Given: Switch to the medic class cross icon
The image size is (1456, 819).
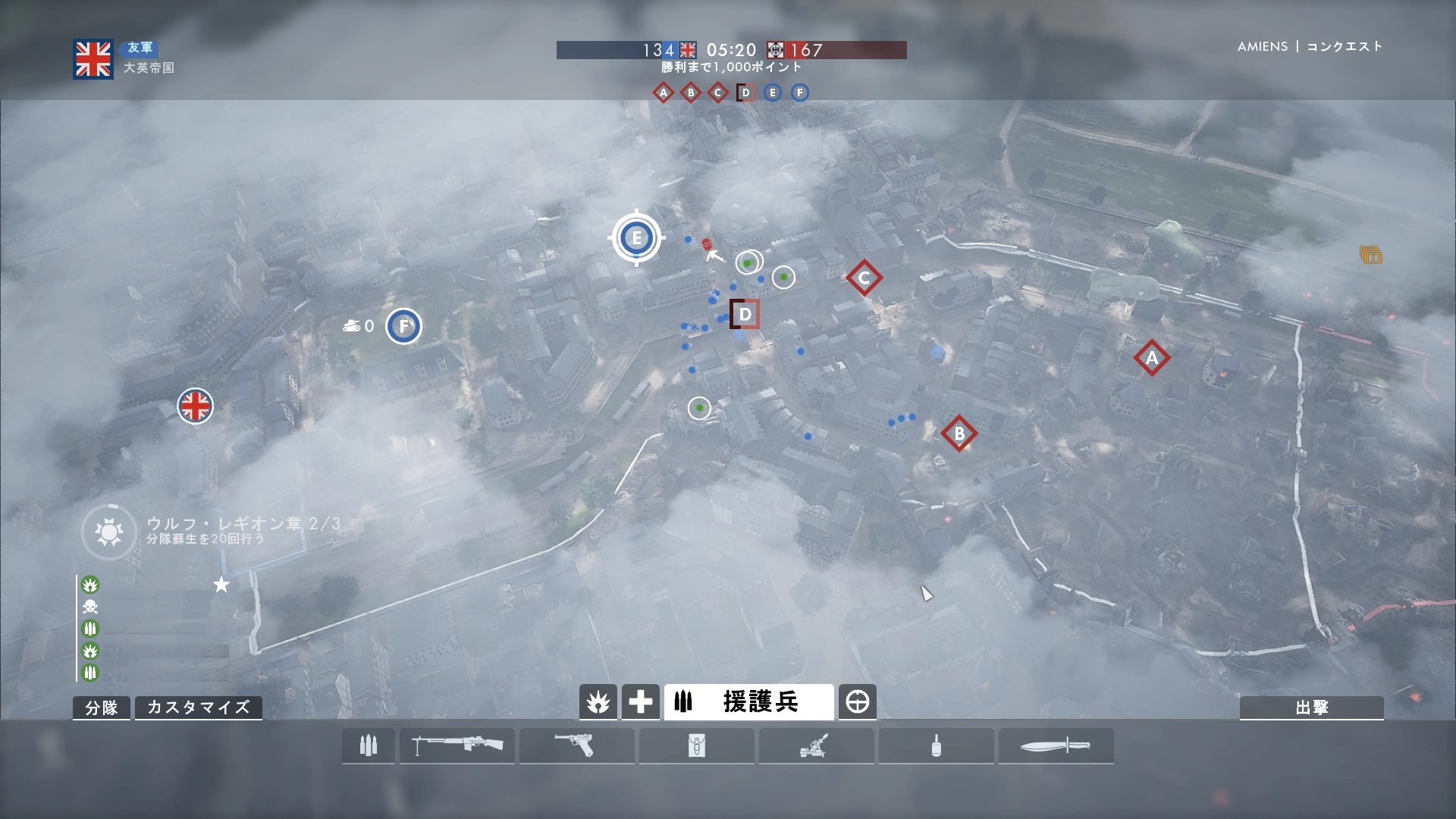Looking at the screenshot, I should [641, 702].
